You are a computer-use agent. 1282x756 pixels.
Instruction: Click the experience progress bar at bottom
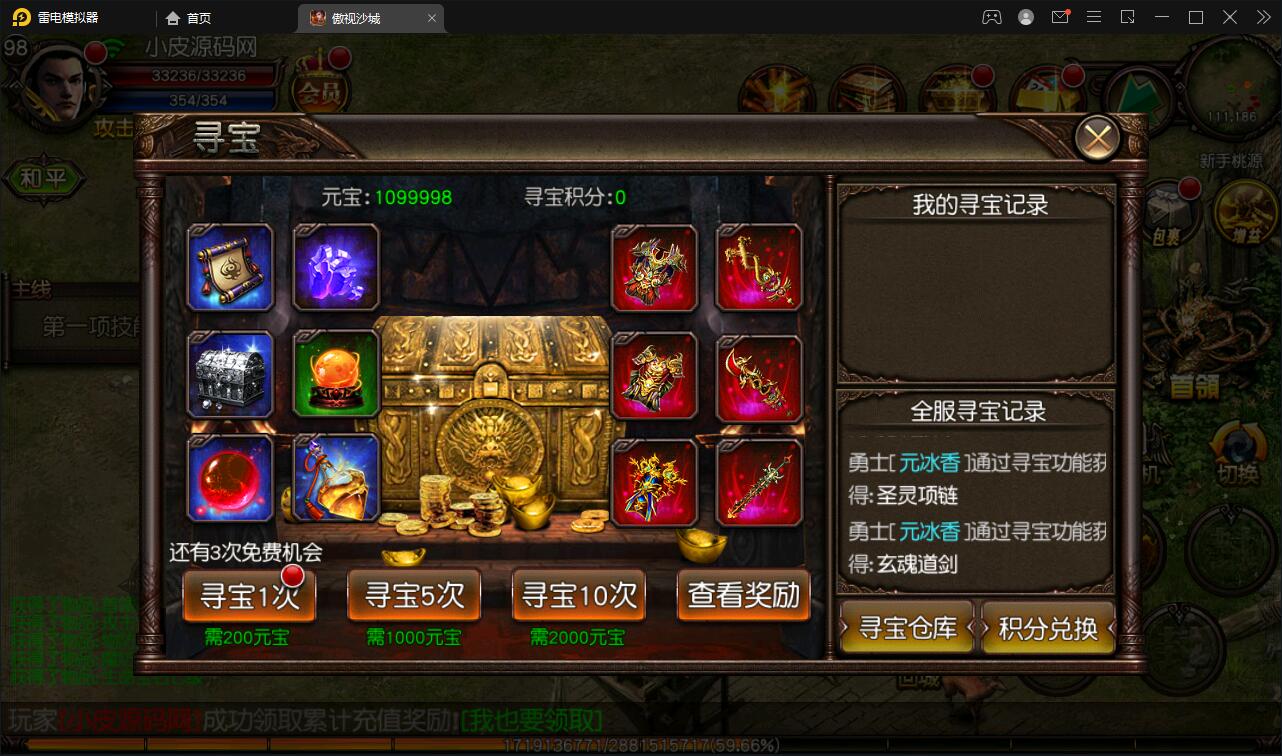point(640,744)
